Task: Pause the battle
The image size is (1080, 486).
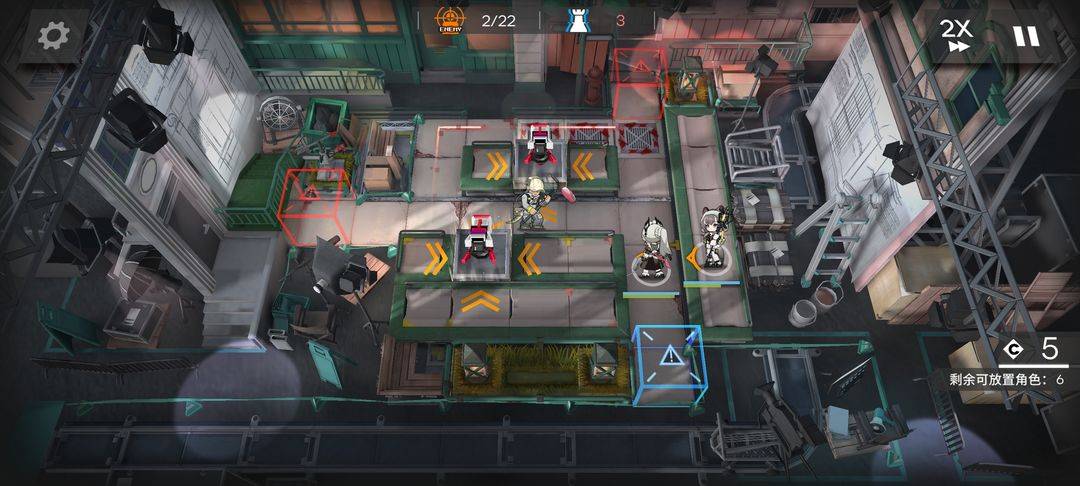Action: (x=1025, y=36)
